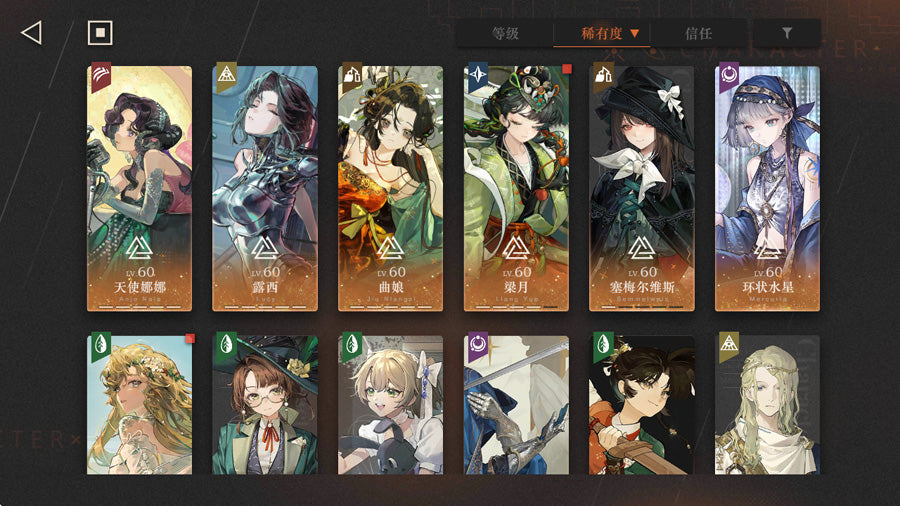Choose the glasses girl in green hat
Viewport: 900px width, 506px height.
click(265, 404)
